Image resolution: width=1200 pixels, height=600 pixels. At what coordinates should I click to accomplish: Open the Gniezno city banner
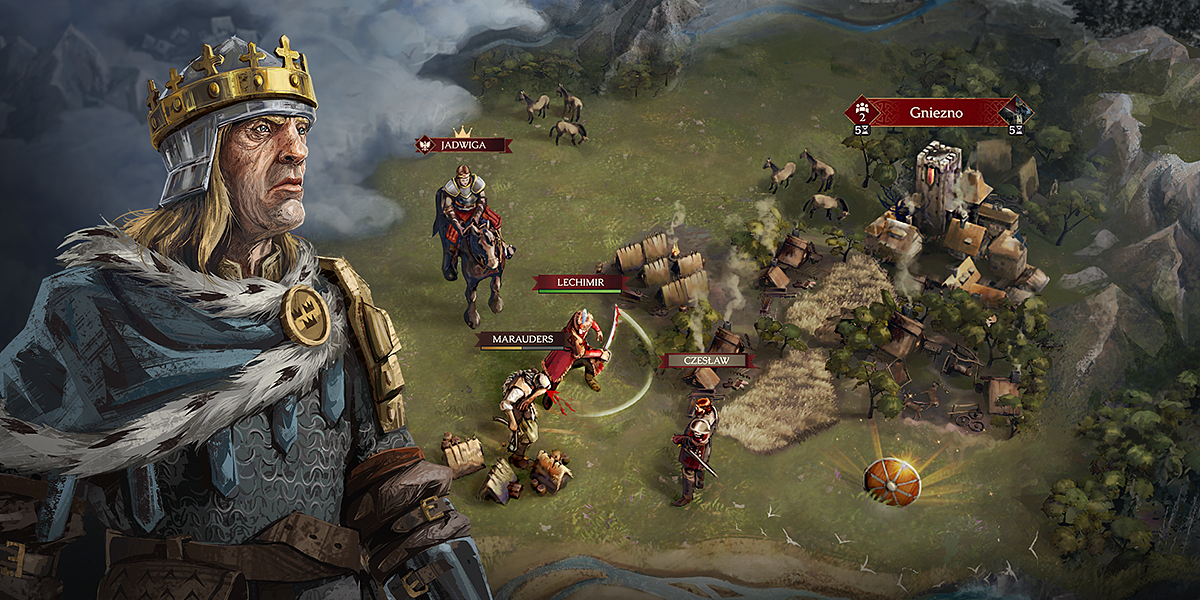pyautogui.click(x=936, y=113)
